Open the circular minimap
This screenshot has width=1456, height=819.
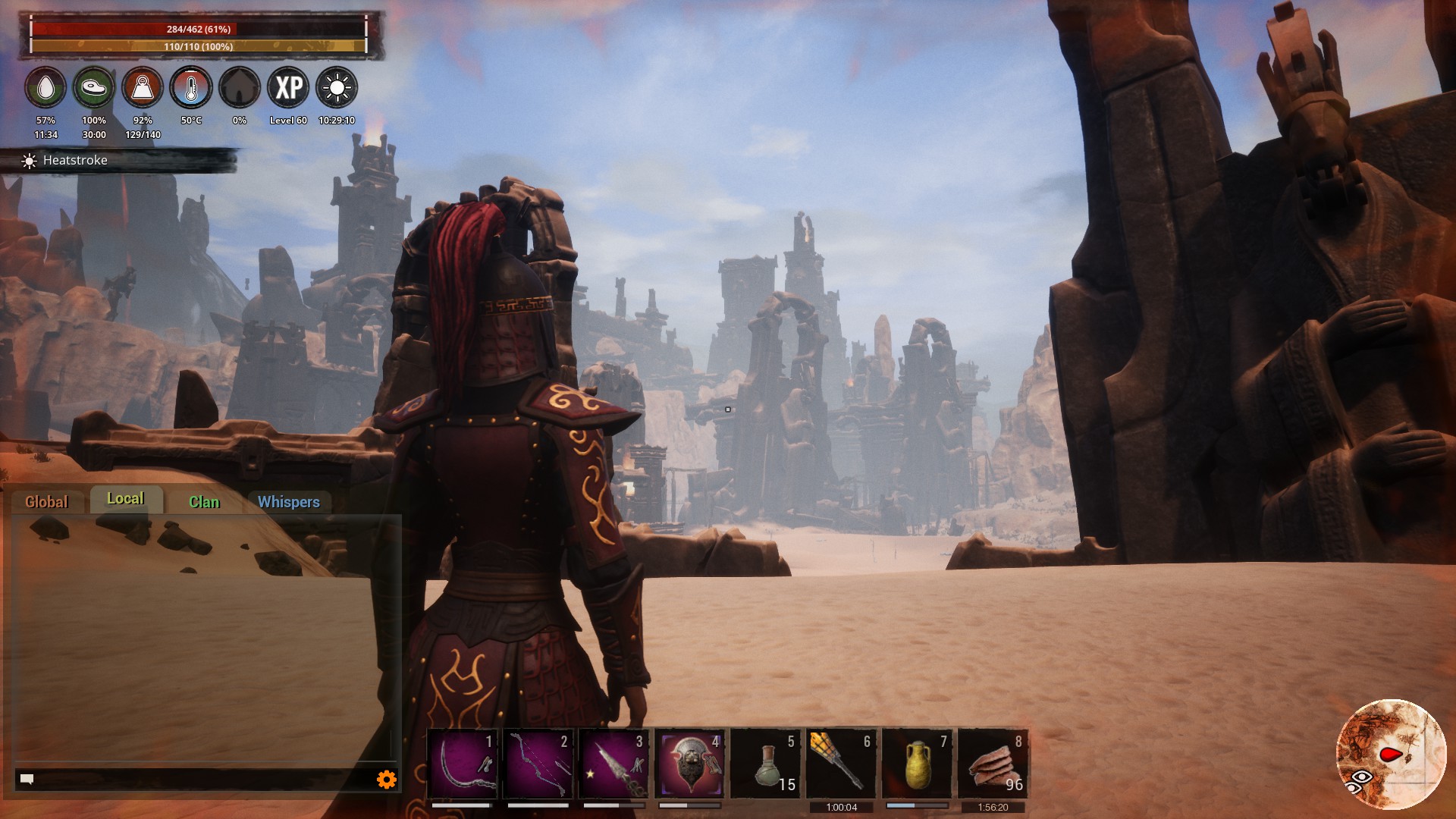[x=1391, y=755]
